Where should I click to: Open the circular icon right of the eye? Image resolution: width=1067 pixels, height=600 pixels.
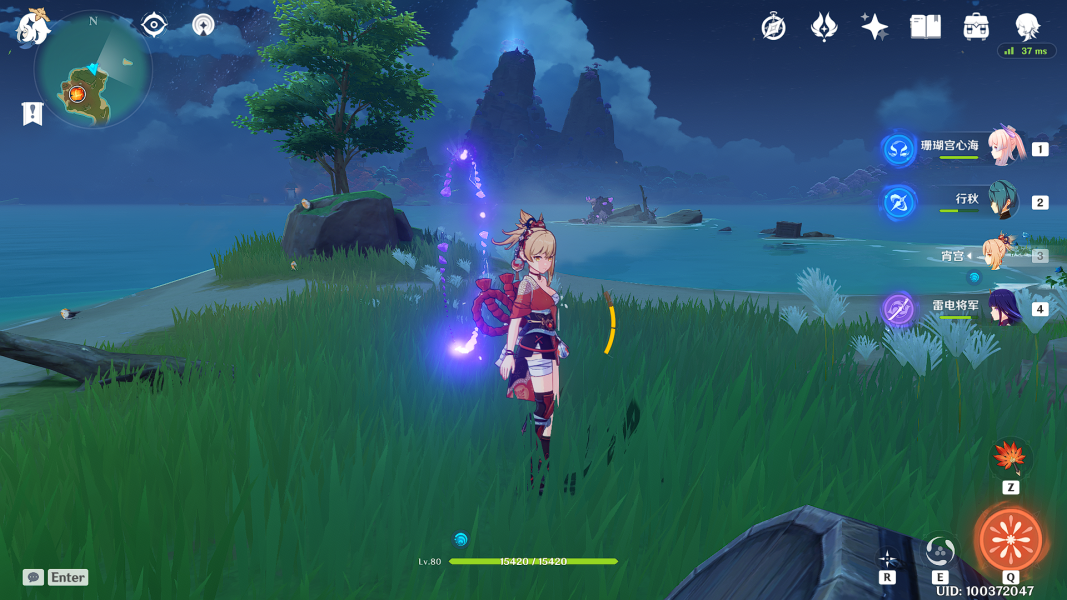[203, 25]
